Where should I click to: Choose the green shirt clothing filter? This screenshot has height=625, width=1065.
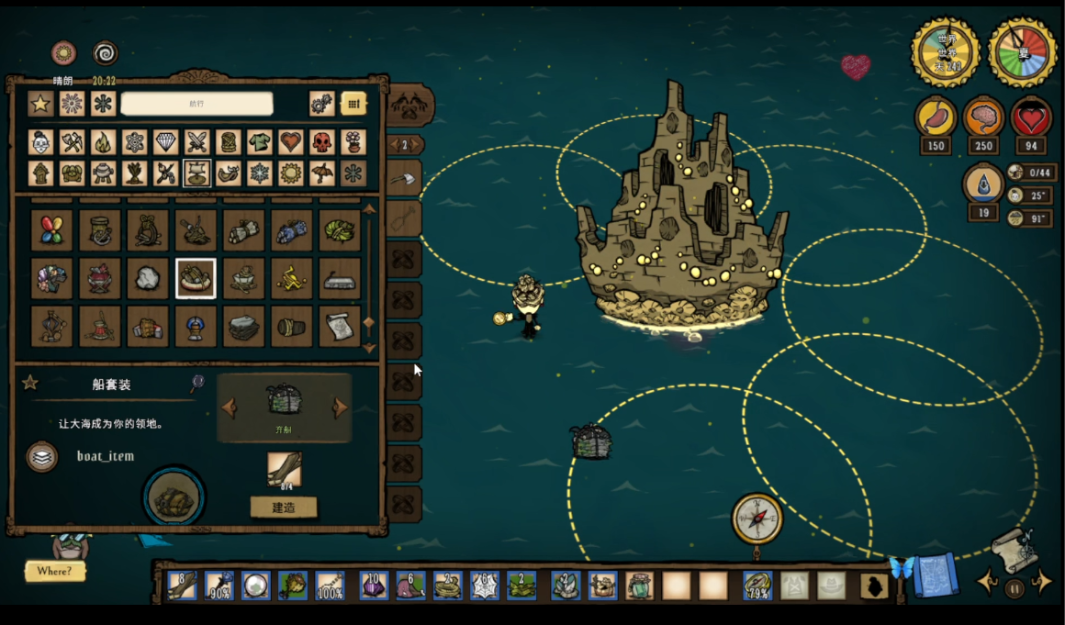pos(259,142)
